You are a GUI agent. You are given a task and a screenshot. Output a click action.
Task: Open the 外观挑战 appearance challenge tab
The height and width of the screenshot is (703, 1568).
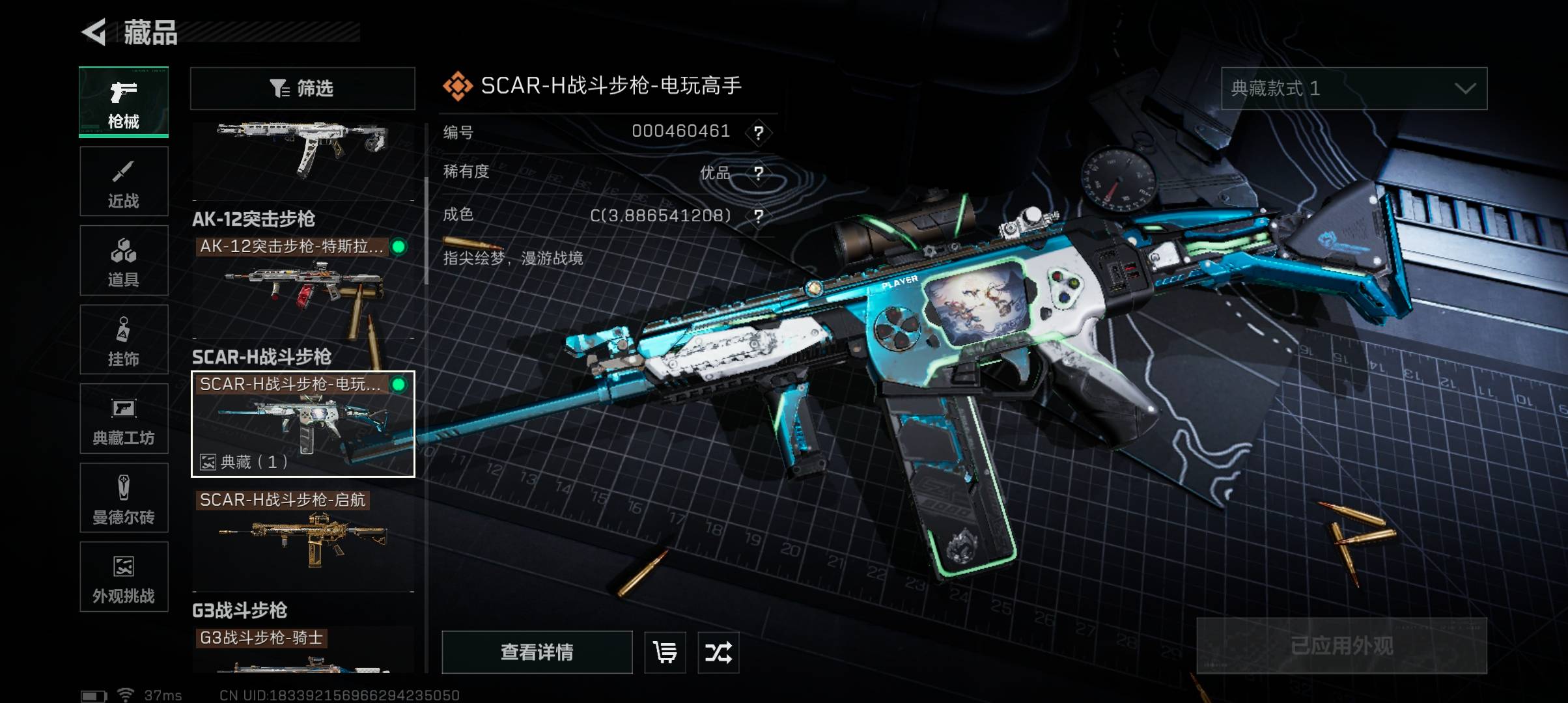point(124,577)
